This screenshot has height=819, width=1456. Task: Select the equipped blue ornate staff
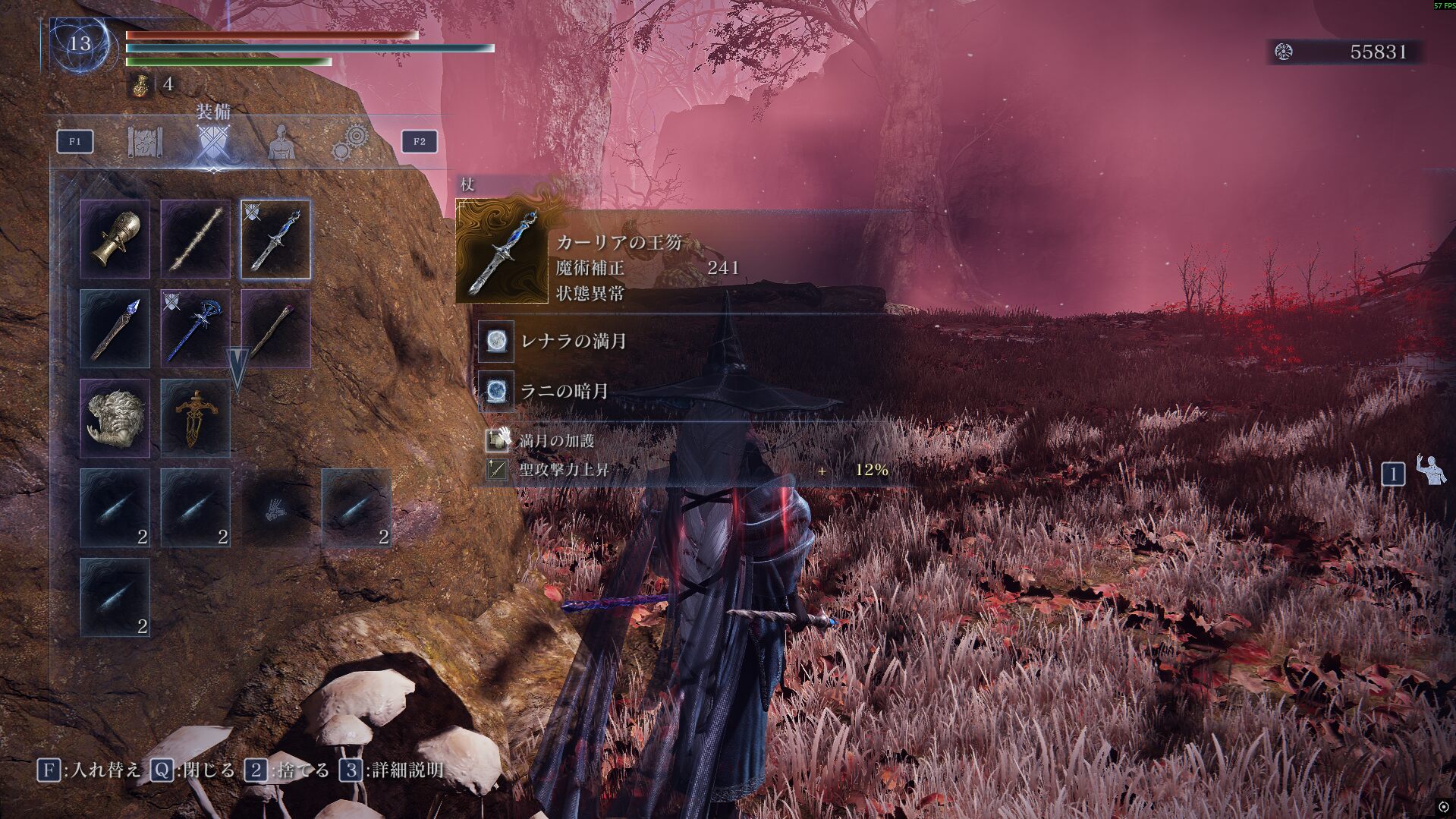click(x=196, y=329)
